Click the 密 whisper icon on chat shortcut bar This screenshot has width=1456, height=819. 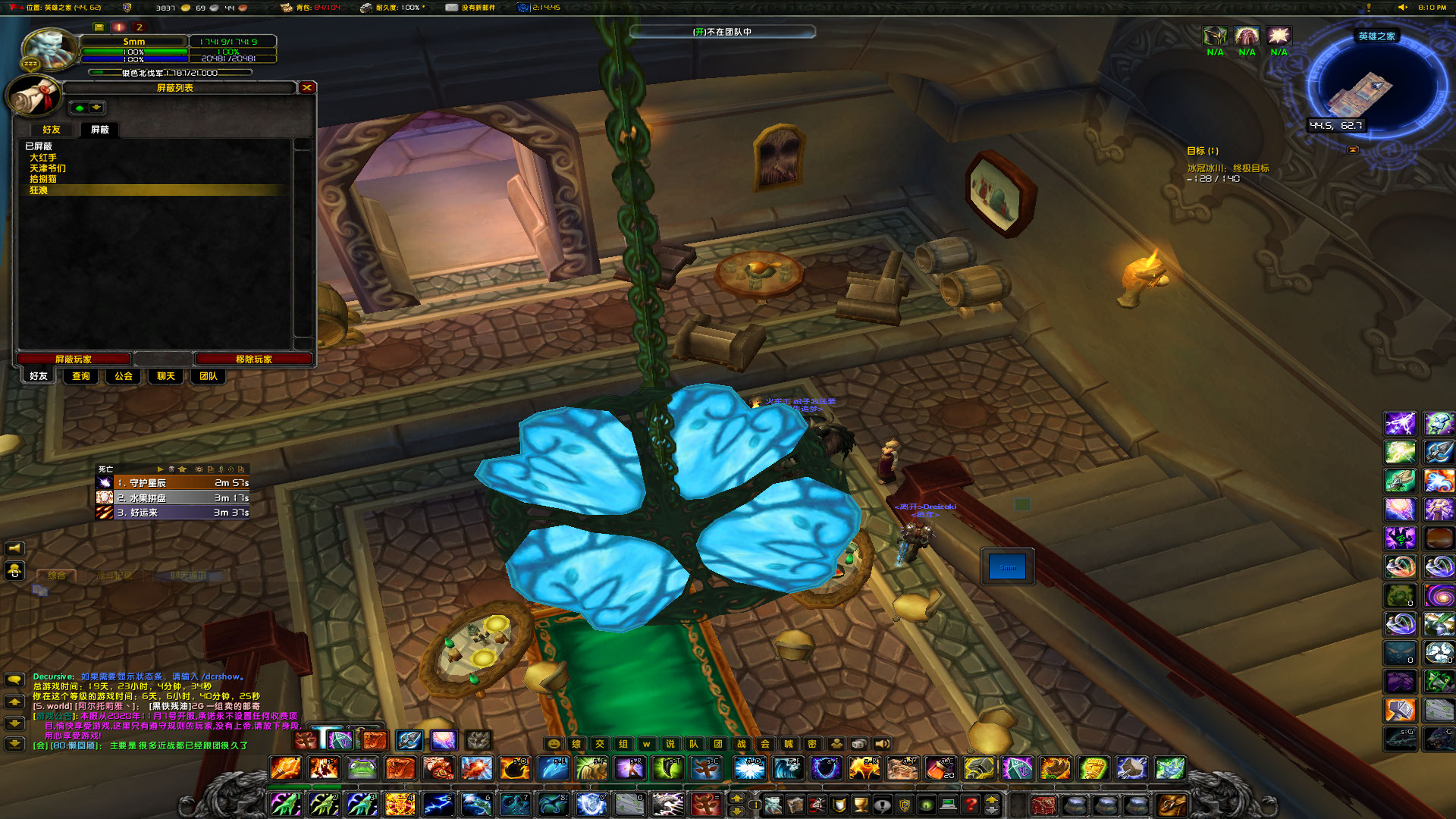coord(812,744)
